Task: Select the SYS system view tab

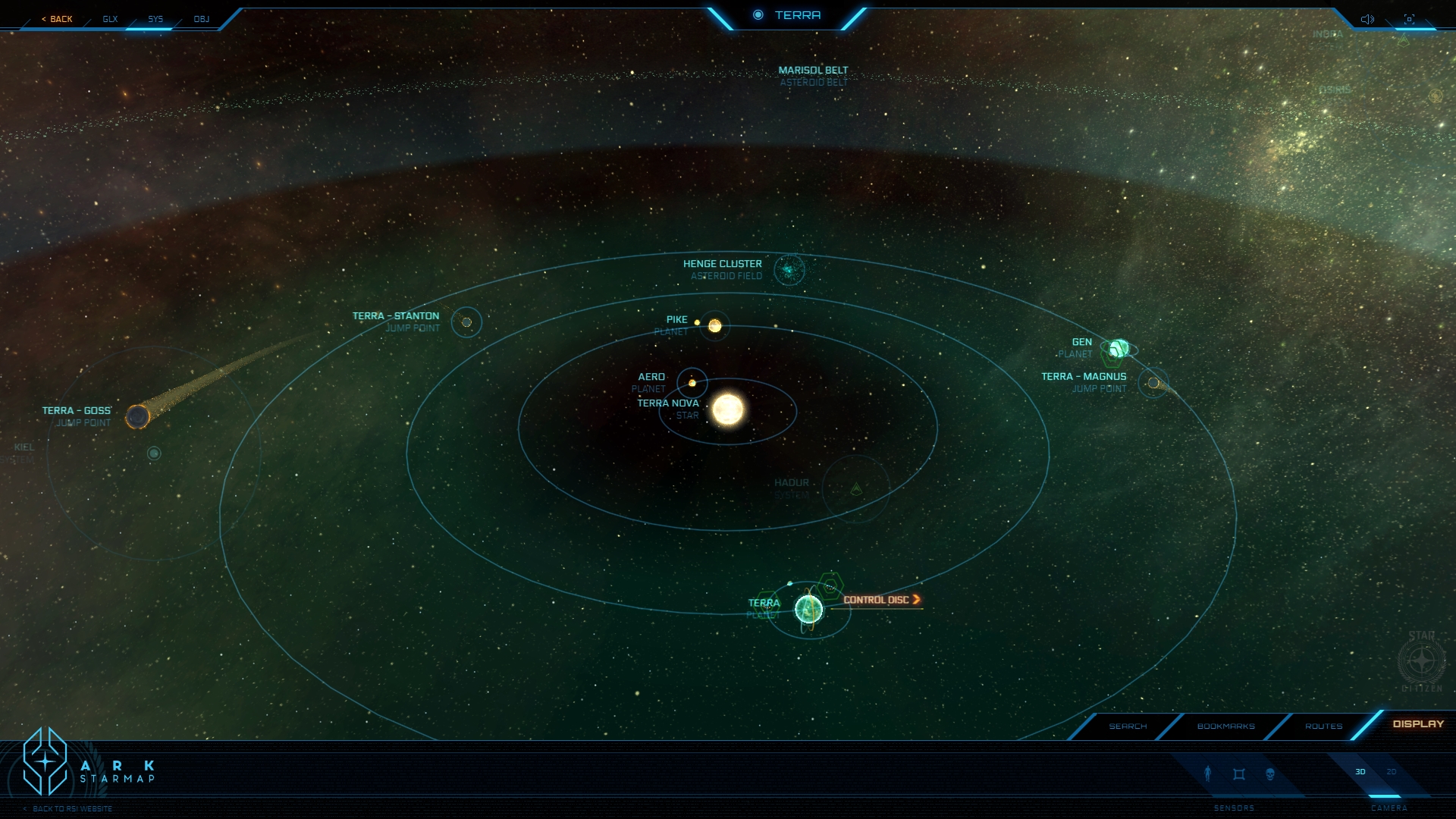Action: point(155,19)
